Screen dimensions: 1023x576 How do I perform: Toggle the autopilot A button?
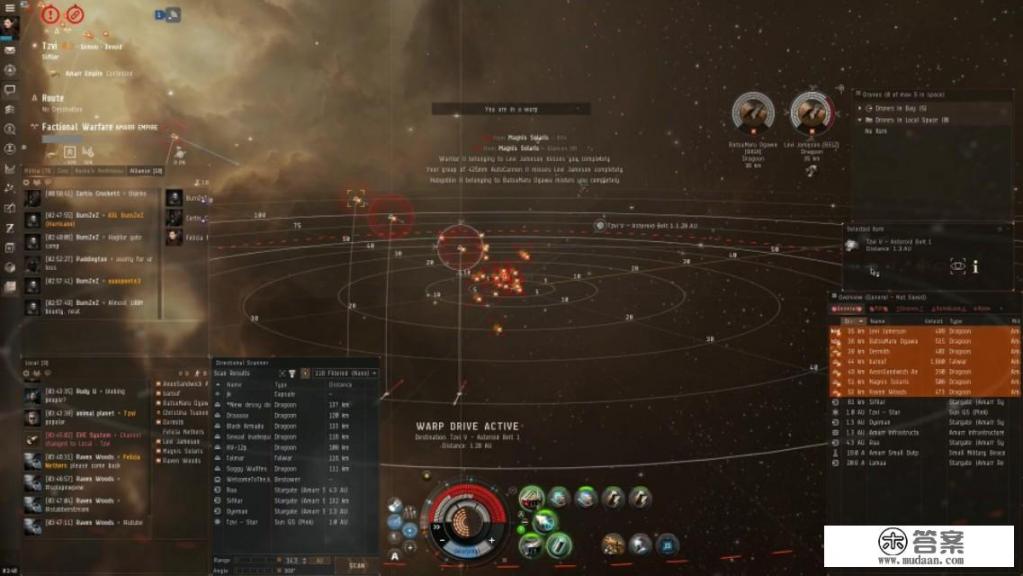(396, 554)
